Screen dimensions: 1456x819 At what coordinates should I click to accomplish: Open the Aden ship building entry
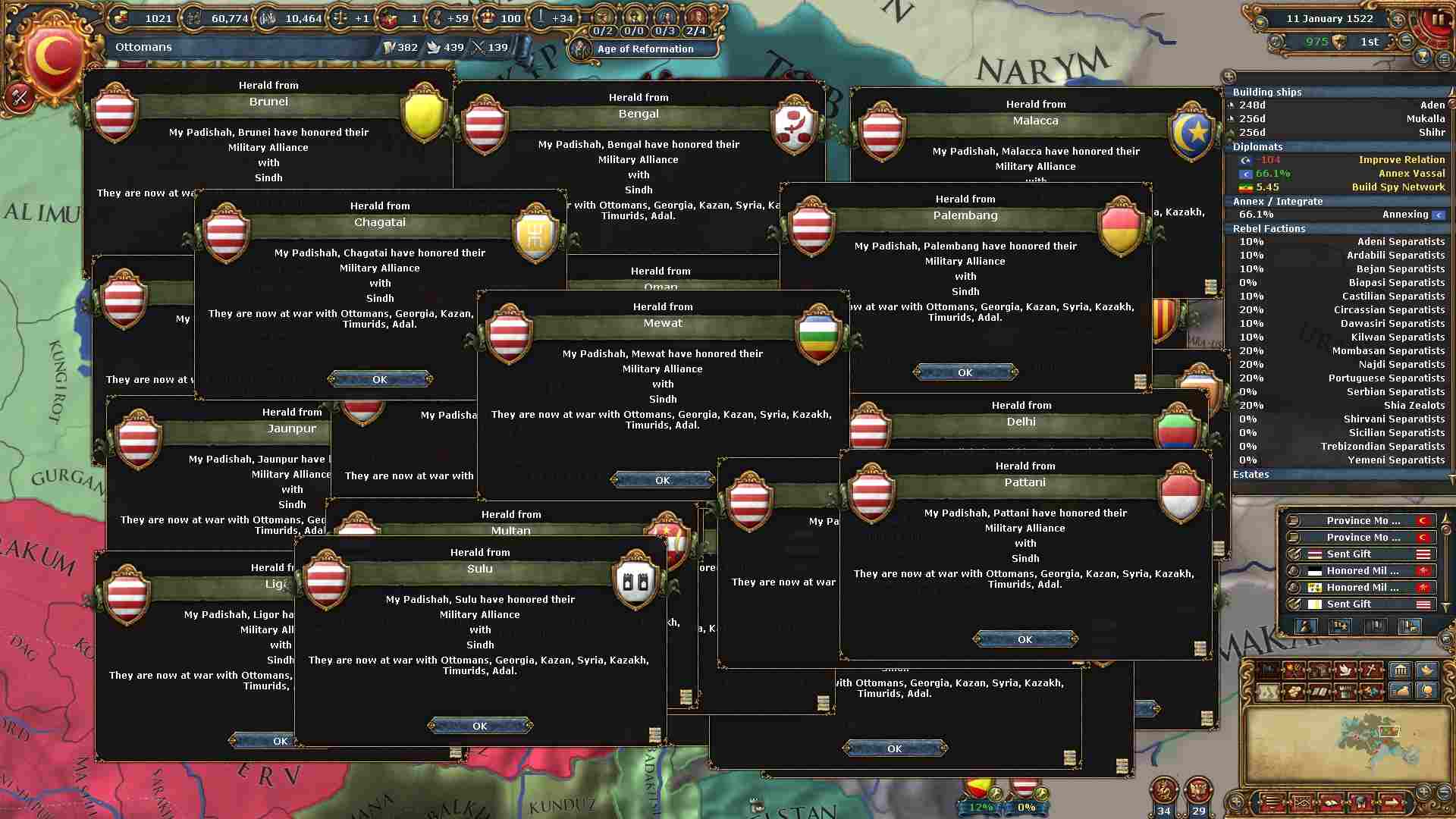coord(1432,105)
